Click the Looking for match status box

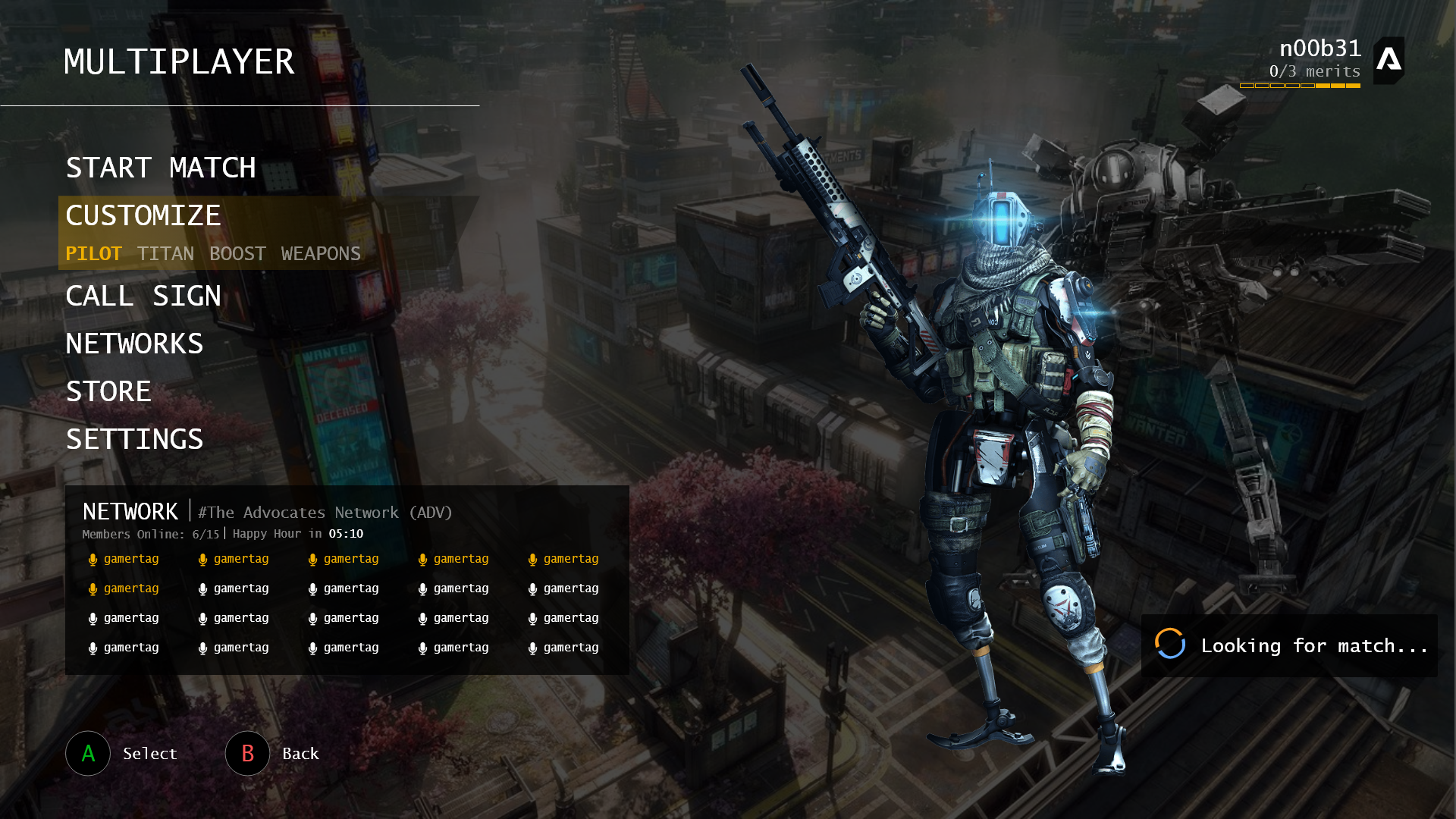[1289, 645]
